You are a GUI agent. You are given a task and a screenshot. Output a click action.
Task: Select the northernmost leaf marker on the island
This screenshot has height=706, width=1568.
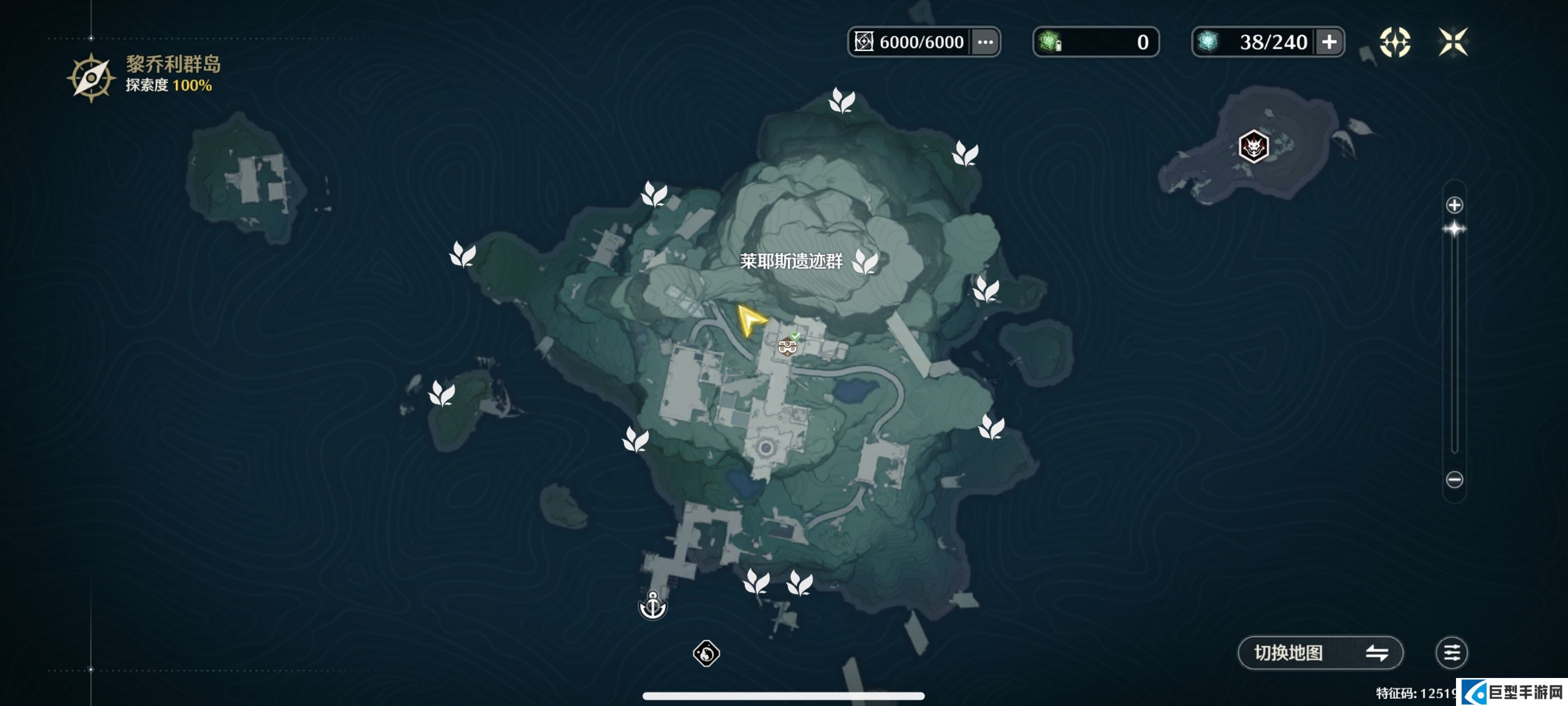[x=842, y=100]
